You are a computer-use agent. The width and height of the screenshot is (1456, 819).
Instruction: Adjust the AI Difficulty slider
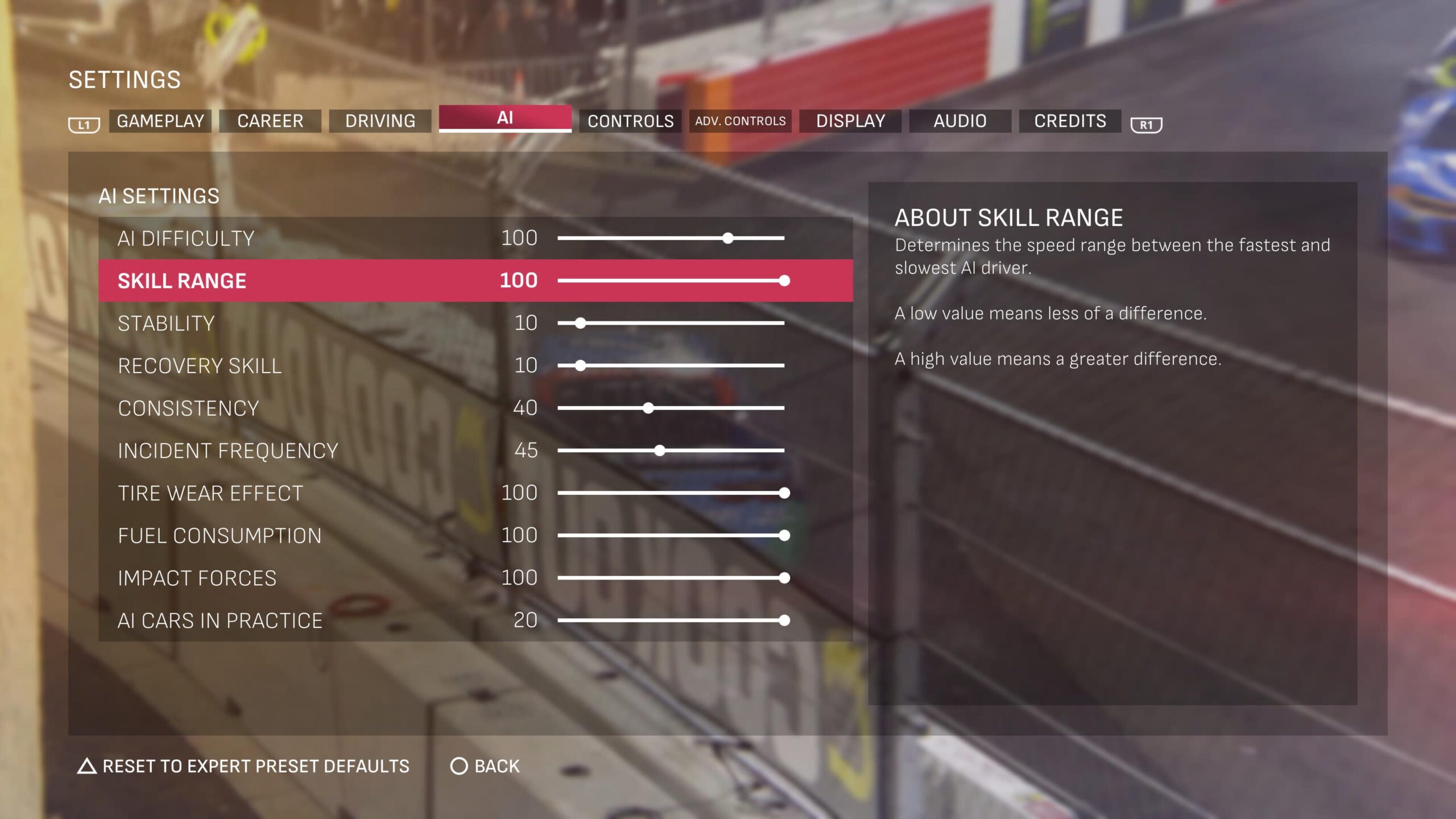(728, 238)
